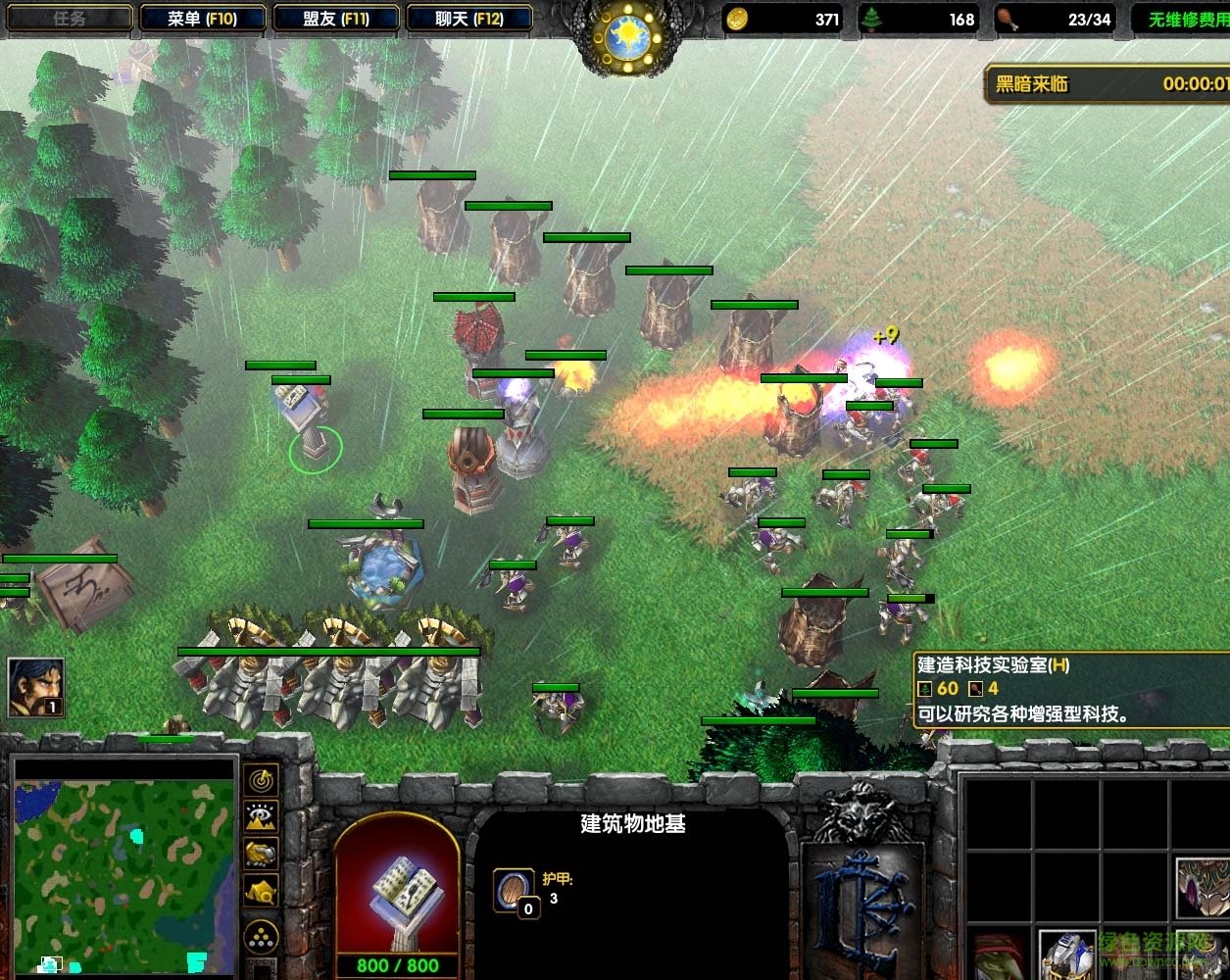
Task: Show the 盟友 (F11) allies panel
Action: click(x=335, y=18)
